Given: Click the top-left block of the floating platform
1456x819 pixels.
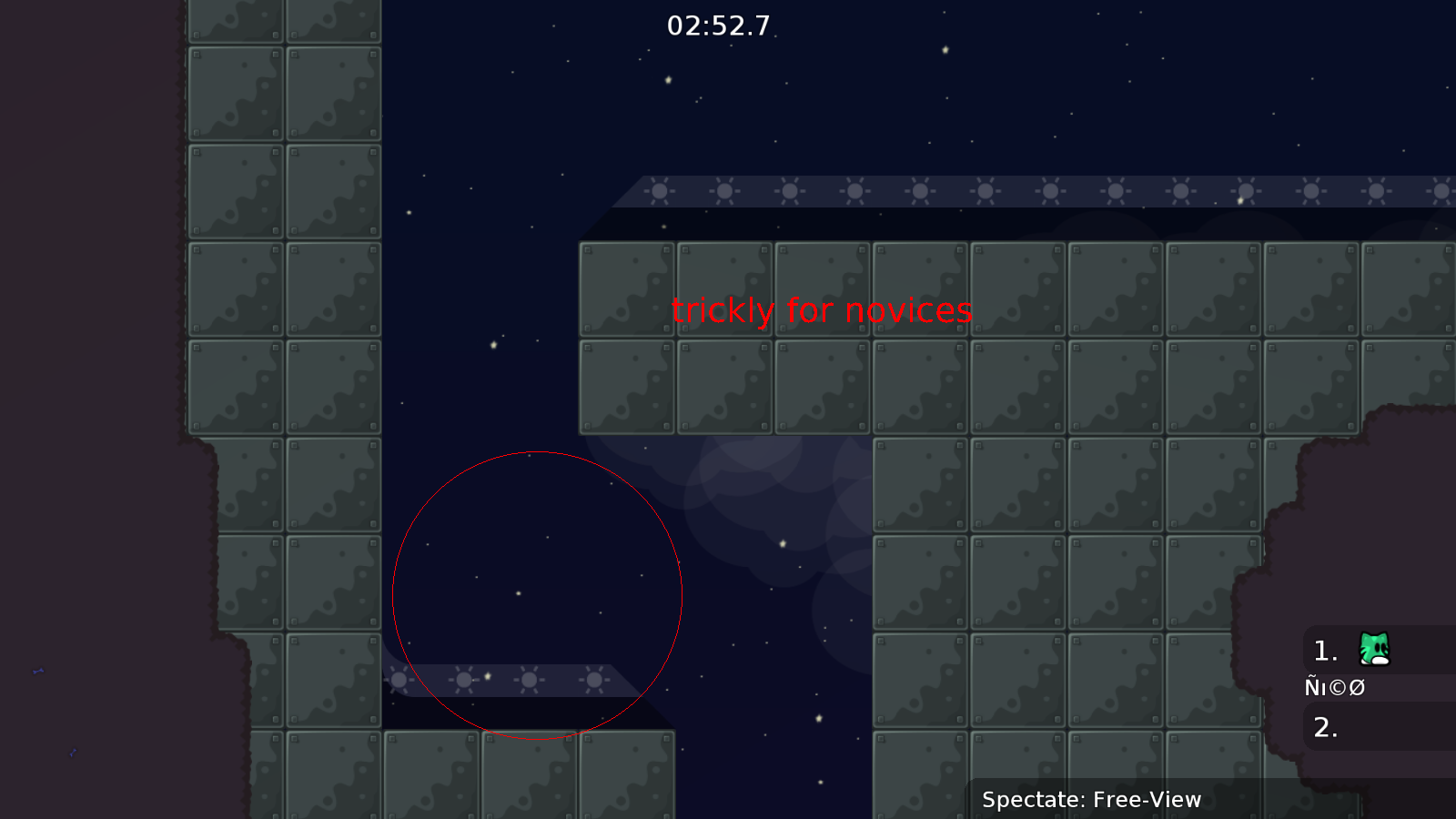Looking at the screenshot, I should 626,289.
